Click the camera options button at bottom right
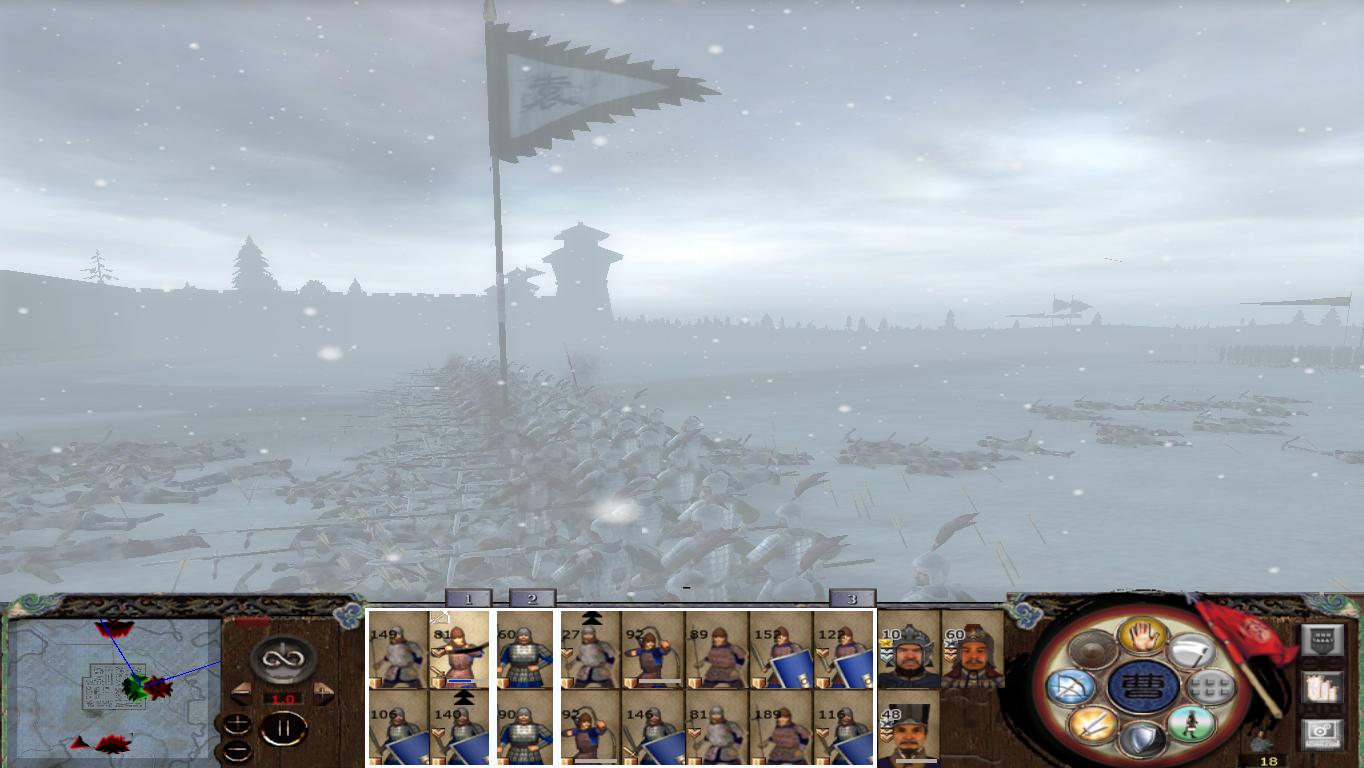Image resolution: width=1364 pixels, height=768 pixels. tap(1321, 731)
